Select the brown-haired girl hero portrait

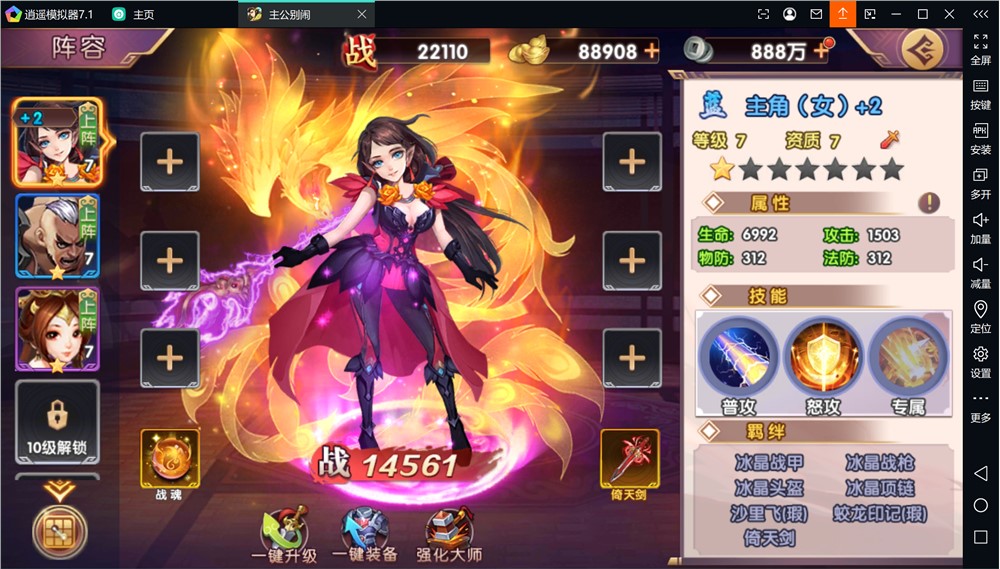(56, 330)
